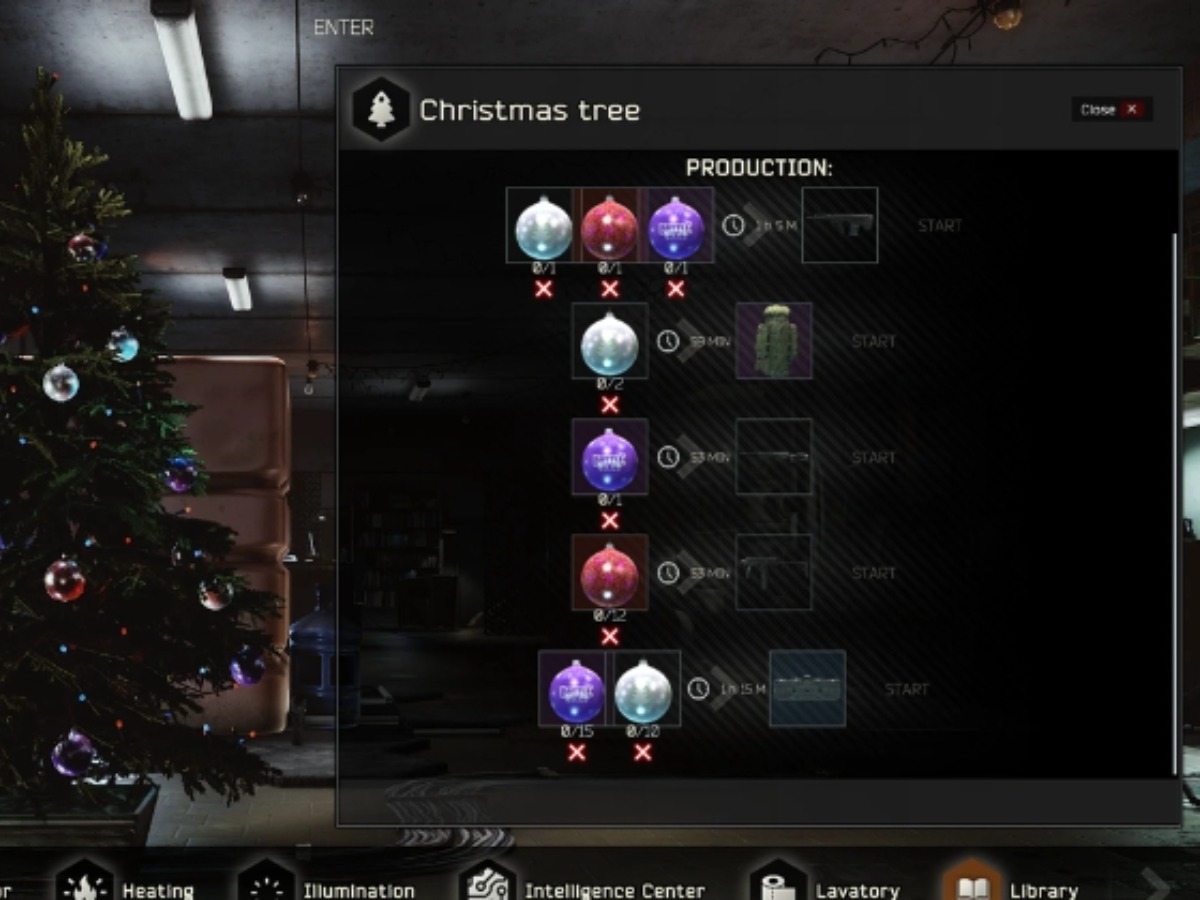The image size is (1200, 900).
Task: Select the red ornament requiring 0/1
Action: pos(610,226)
